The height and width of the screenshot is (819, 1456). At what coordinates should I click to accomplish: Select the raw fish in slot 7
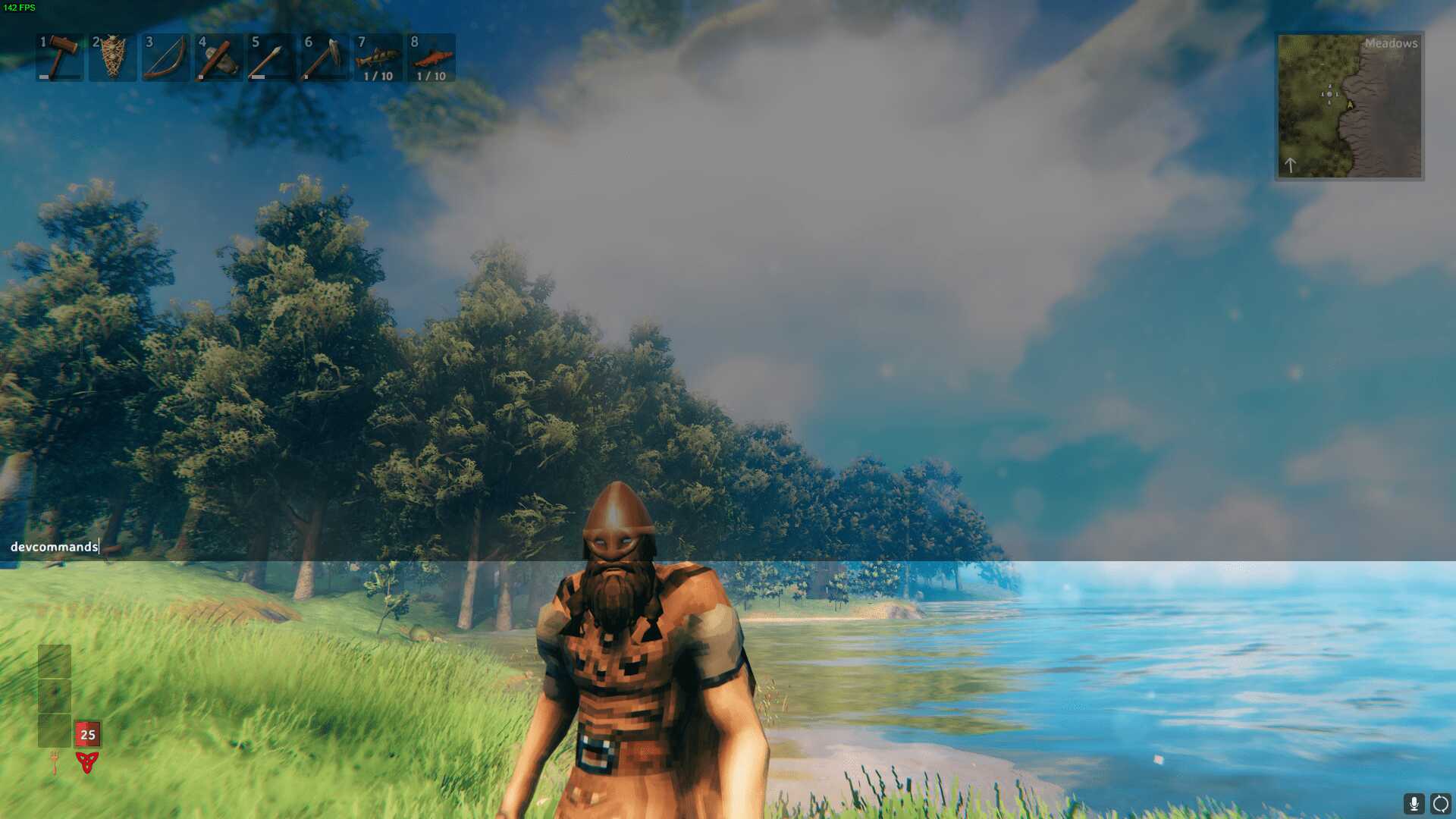pyautogui.click(x=378, y=58)
